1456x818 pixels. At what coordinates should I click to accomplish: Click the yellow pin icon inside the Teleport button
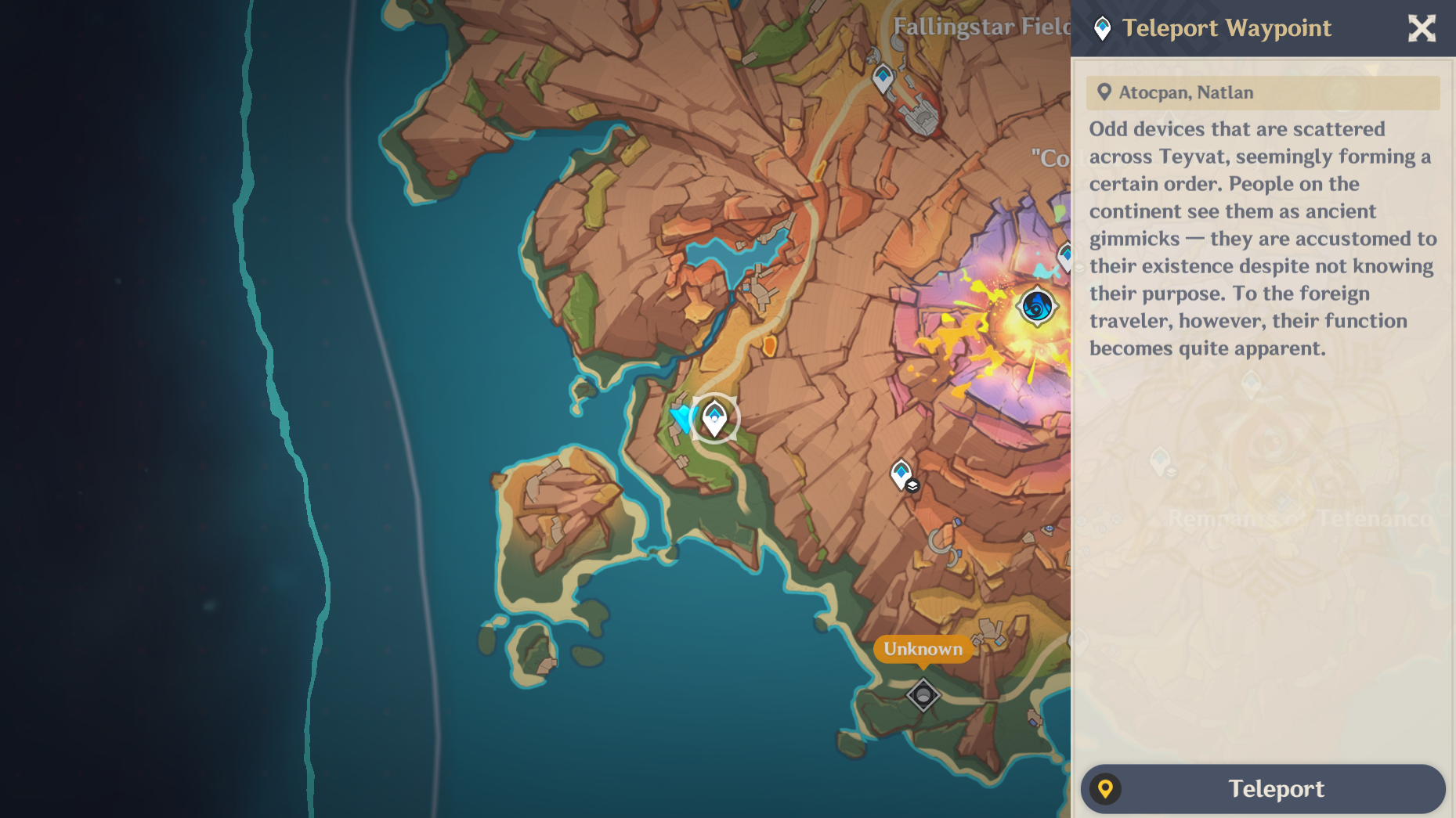1107,789
